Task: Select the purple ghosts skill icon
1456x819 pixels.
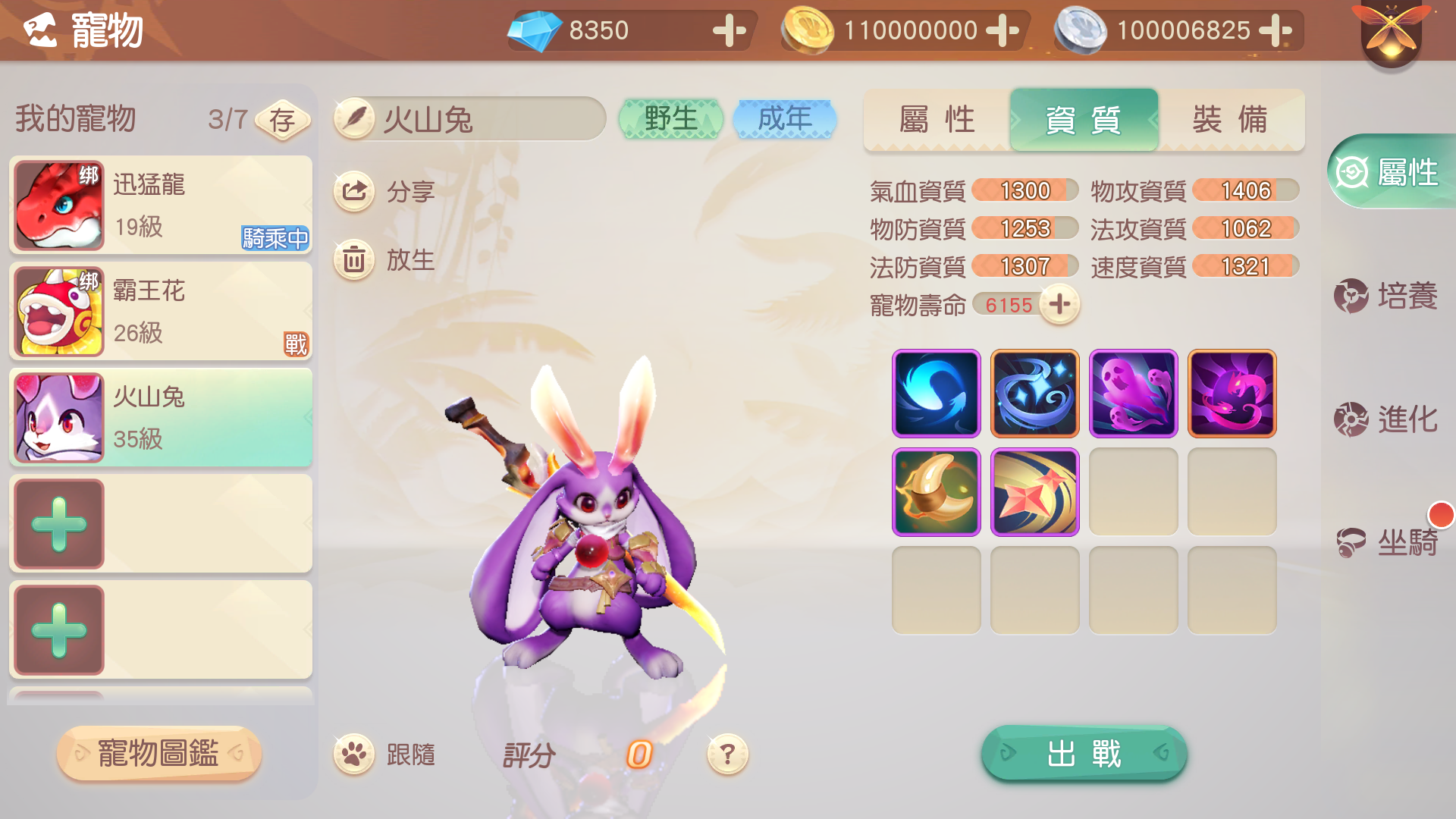Action: tap(1133, 393)
